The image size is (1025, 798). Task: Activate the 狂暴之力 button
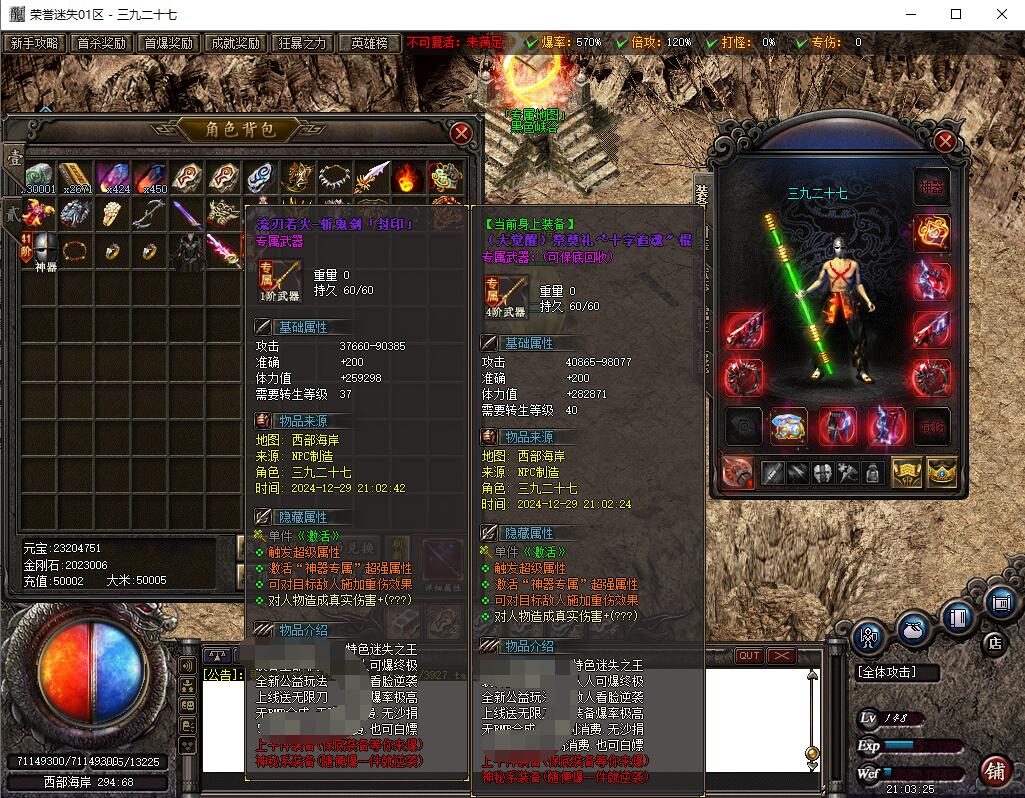pos(302,43)
